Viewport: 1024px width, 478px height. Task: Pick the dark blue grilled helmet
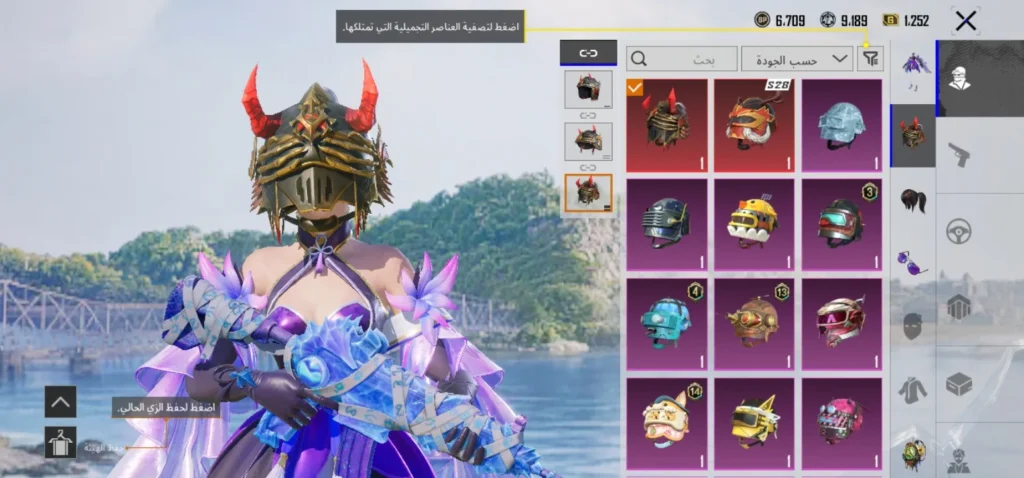(666, 223)
